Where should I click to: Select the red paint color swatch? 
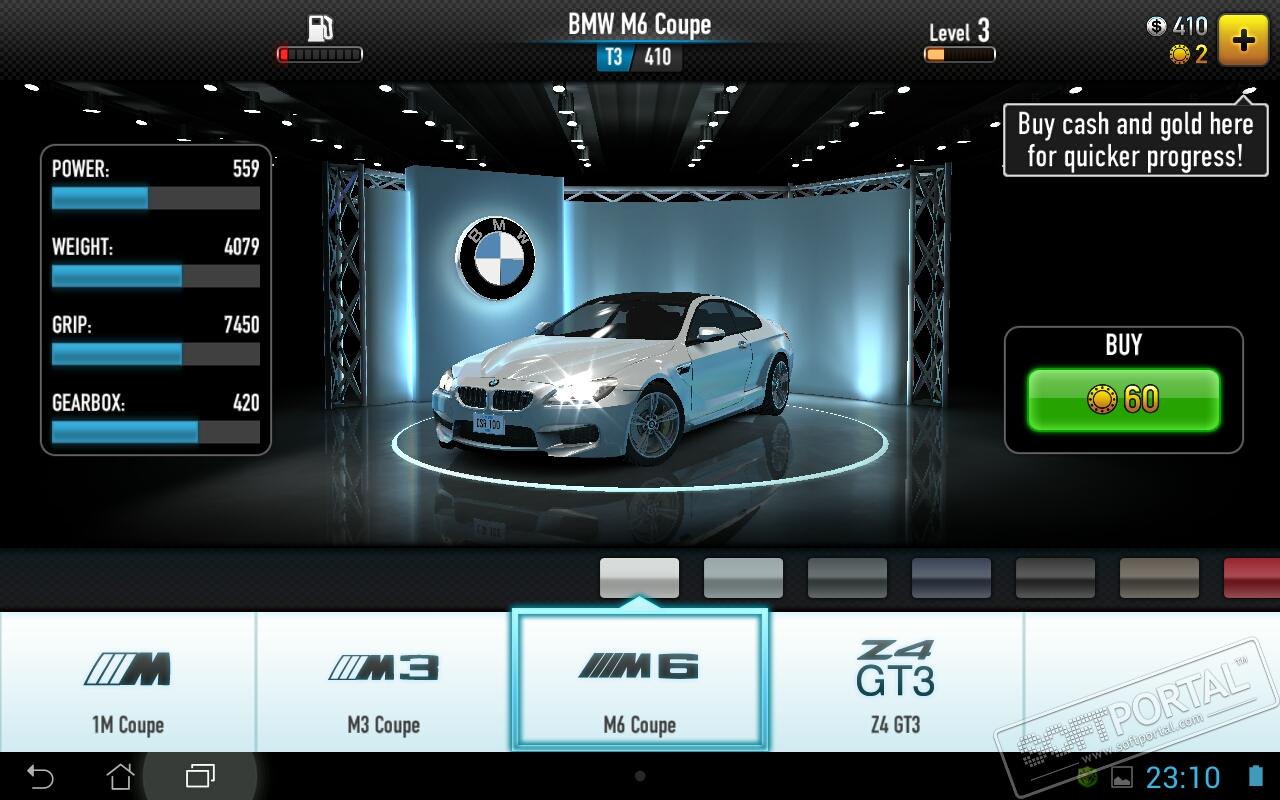coord(1252,578)
